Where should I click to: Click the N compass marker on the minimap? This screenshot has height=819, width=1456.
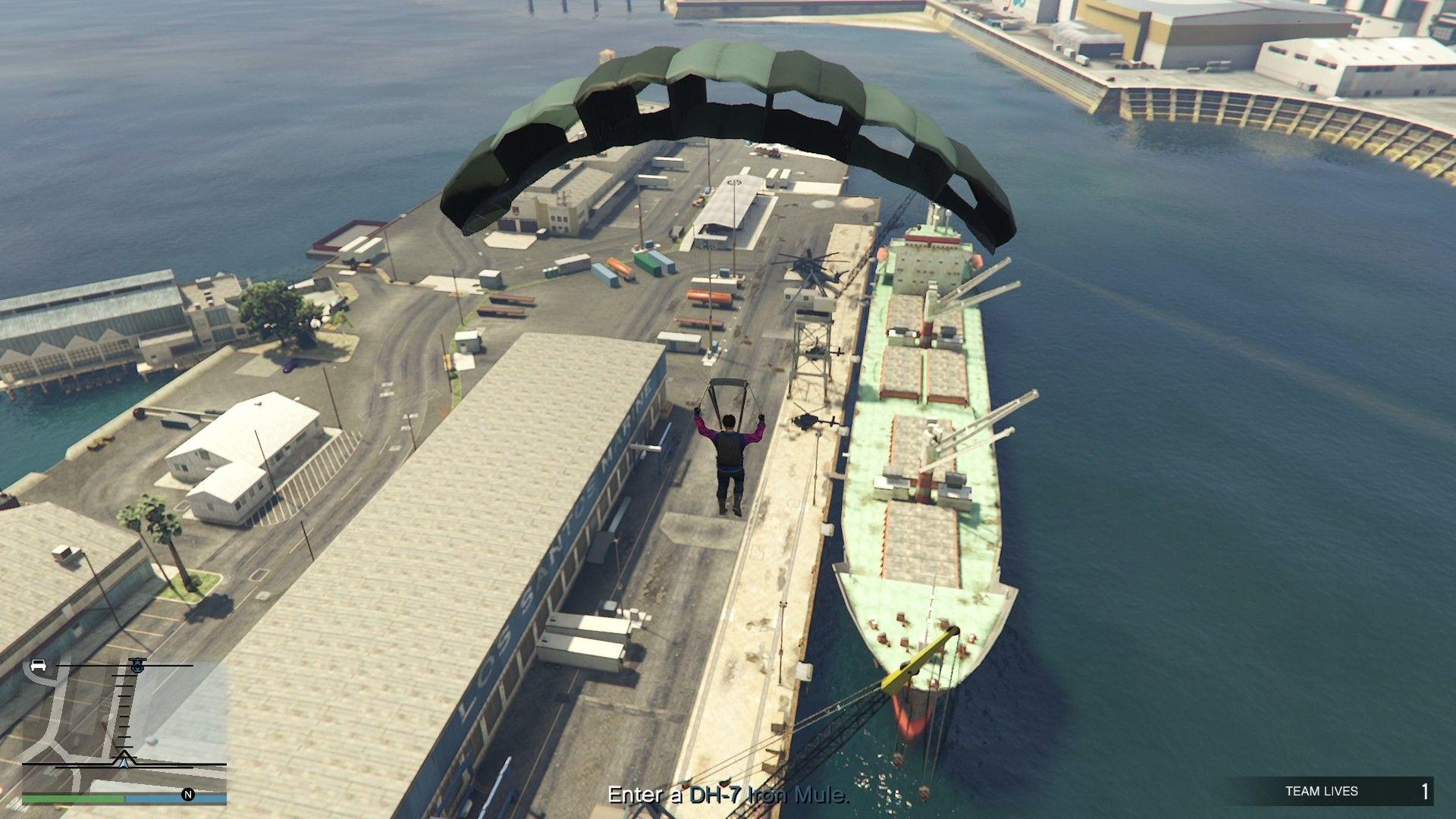click(x=188, y=796)
